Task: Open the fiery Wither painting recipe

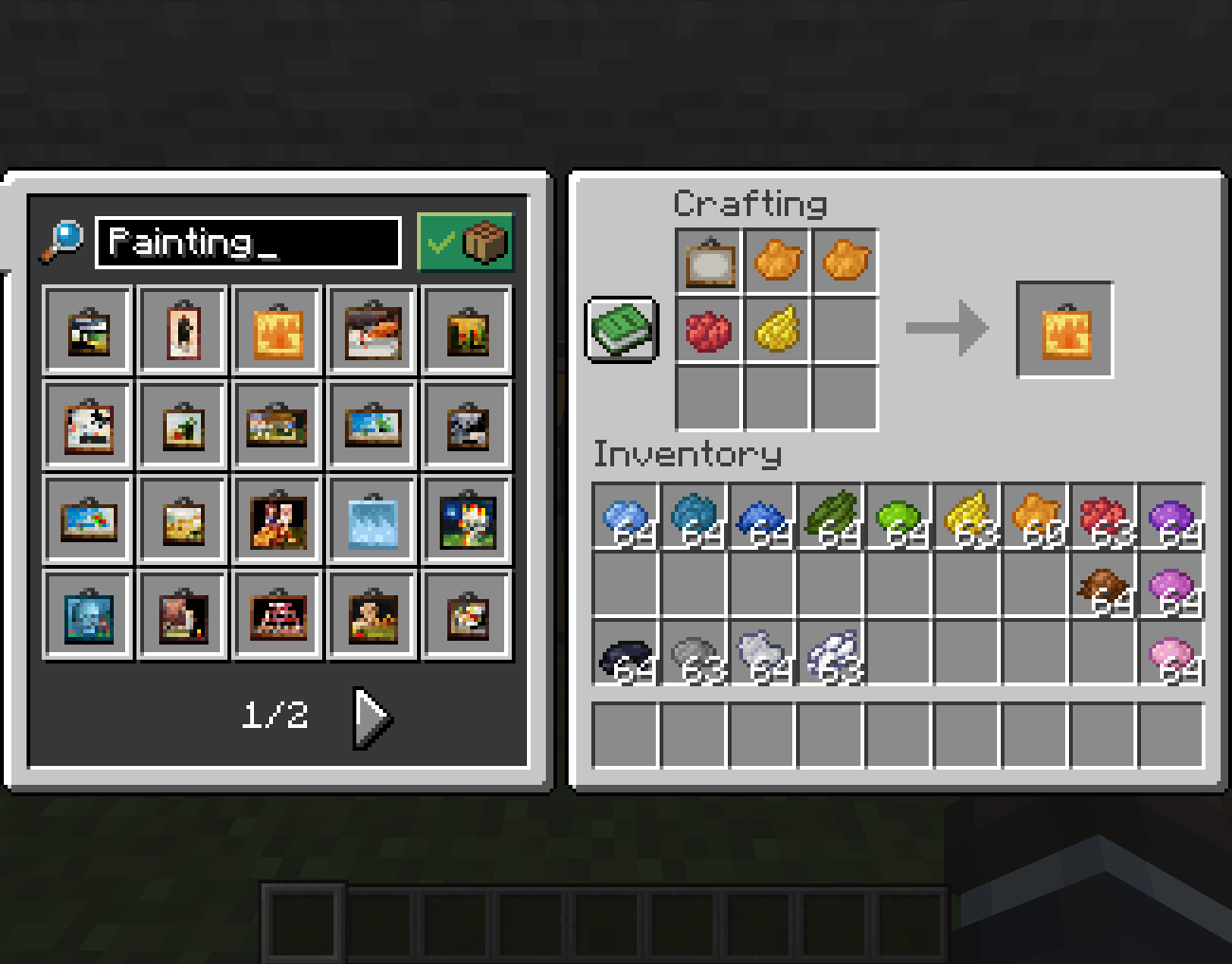Action: pyautogui.click(x=277, y=331)
